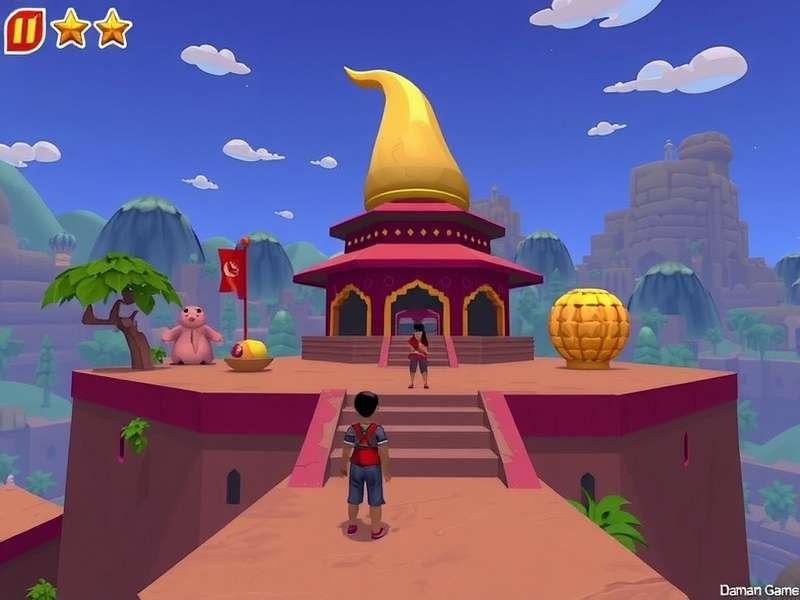Pause the game with the red button
The height and width of the screenshot is (600, 800).
(24, 30)
